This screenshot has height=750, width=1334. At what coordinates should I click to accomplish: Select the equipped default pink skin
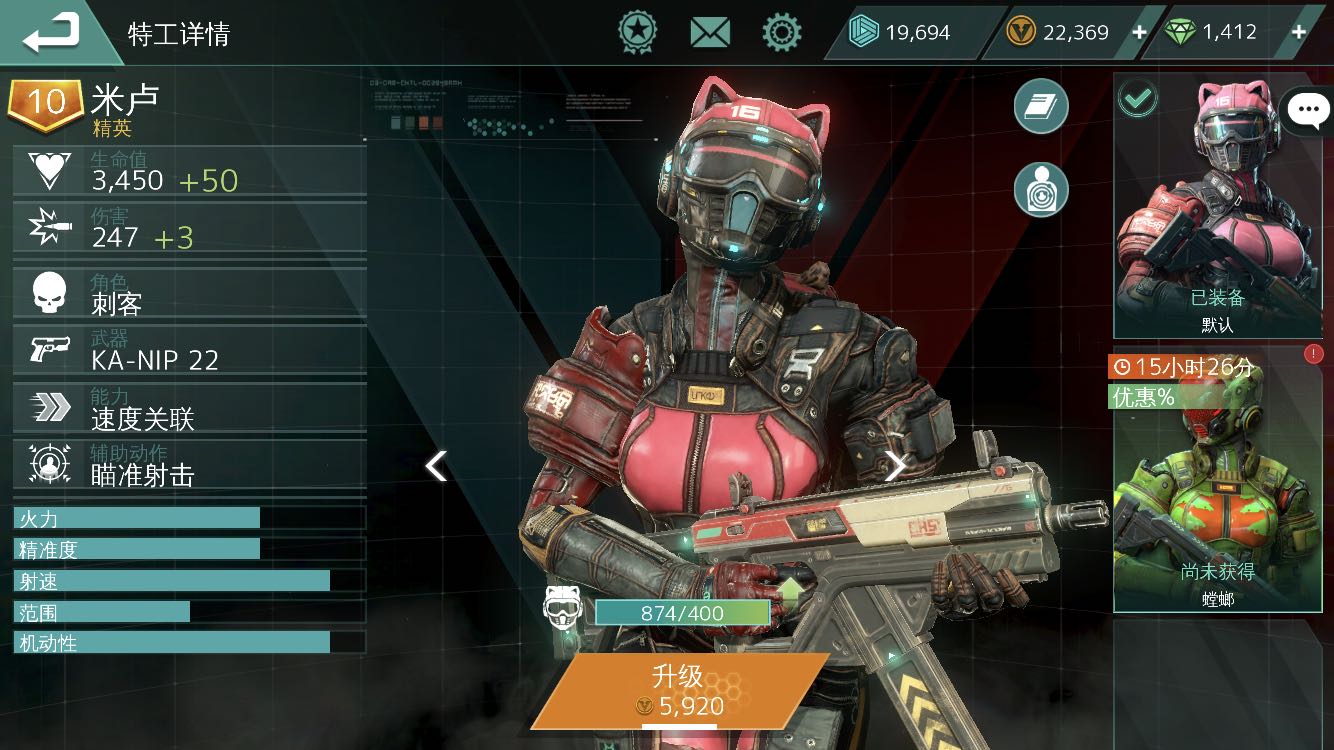[x=1217, y=207]
